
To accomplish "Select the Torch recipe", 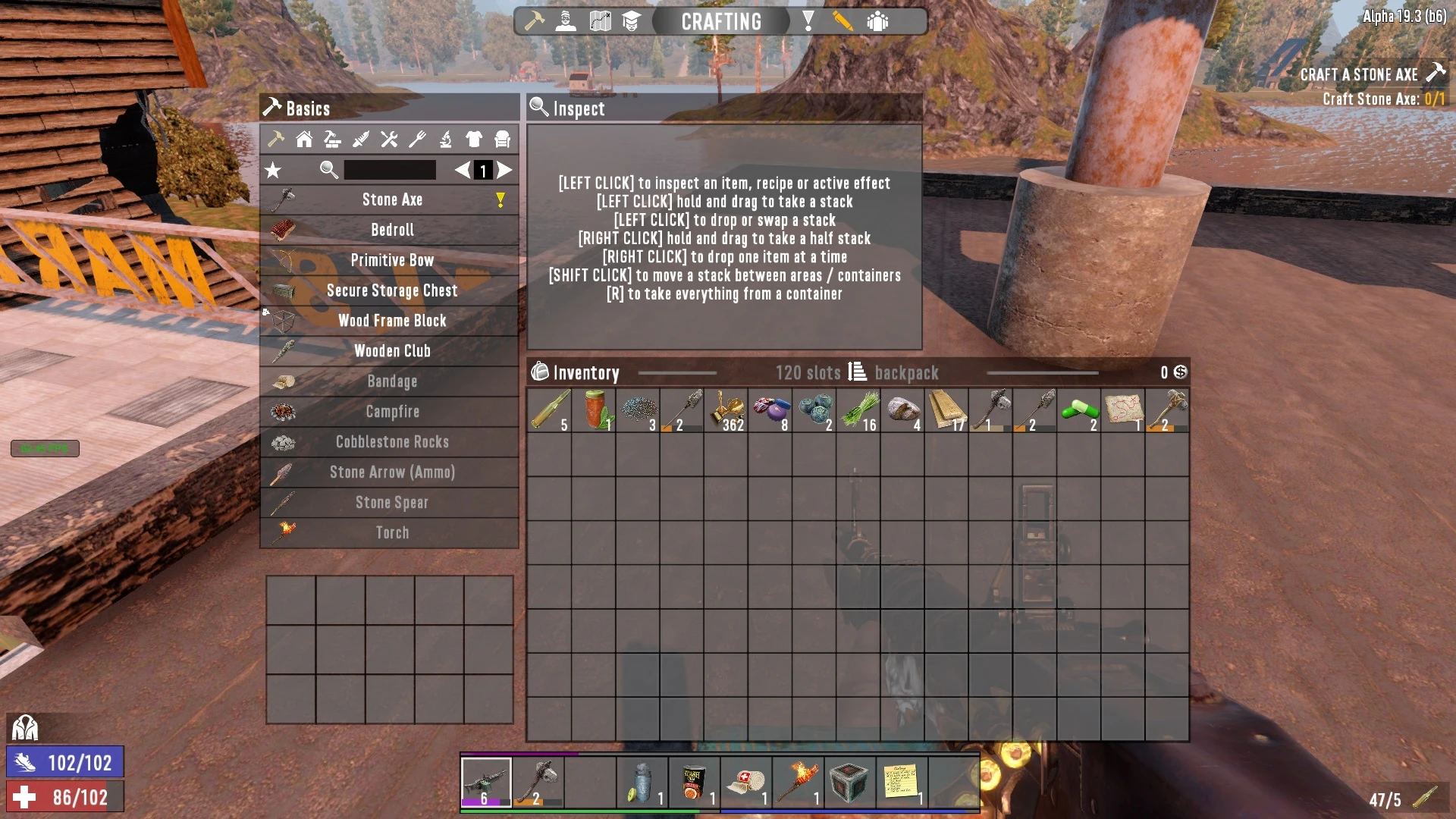I will pyautogui.click(x=391, y=533).
